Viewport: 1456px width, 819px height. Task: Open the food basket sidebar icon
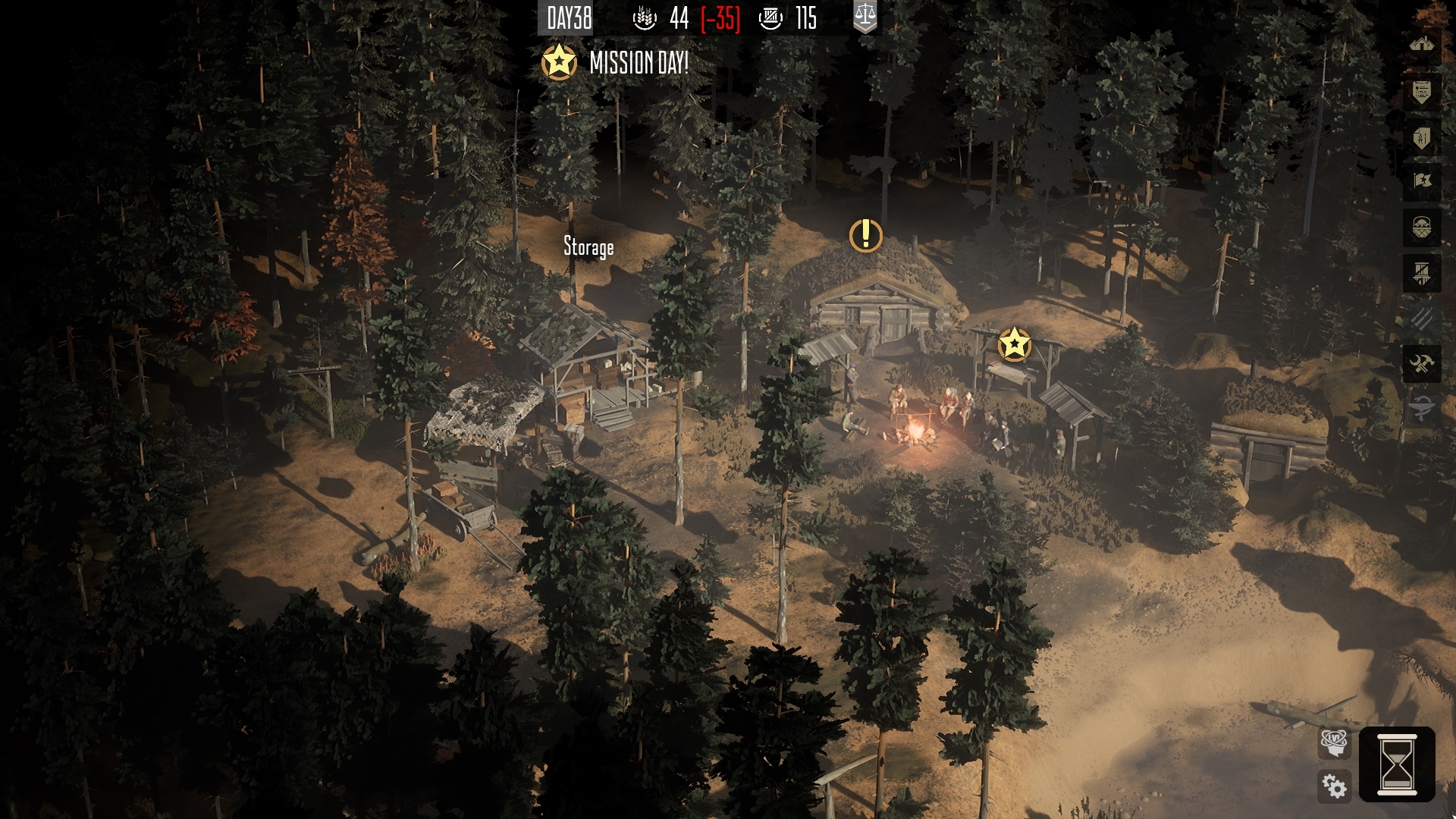[x=1421, y=227]
